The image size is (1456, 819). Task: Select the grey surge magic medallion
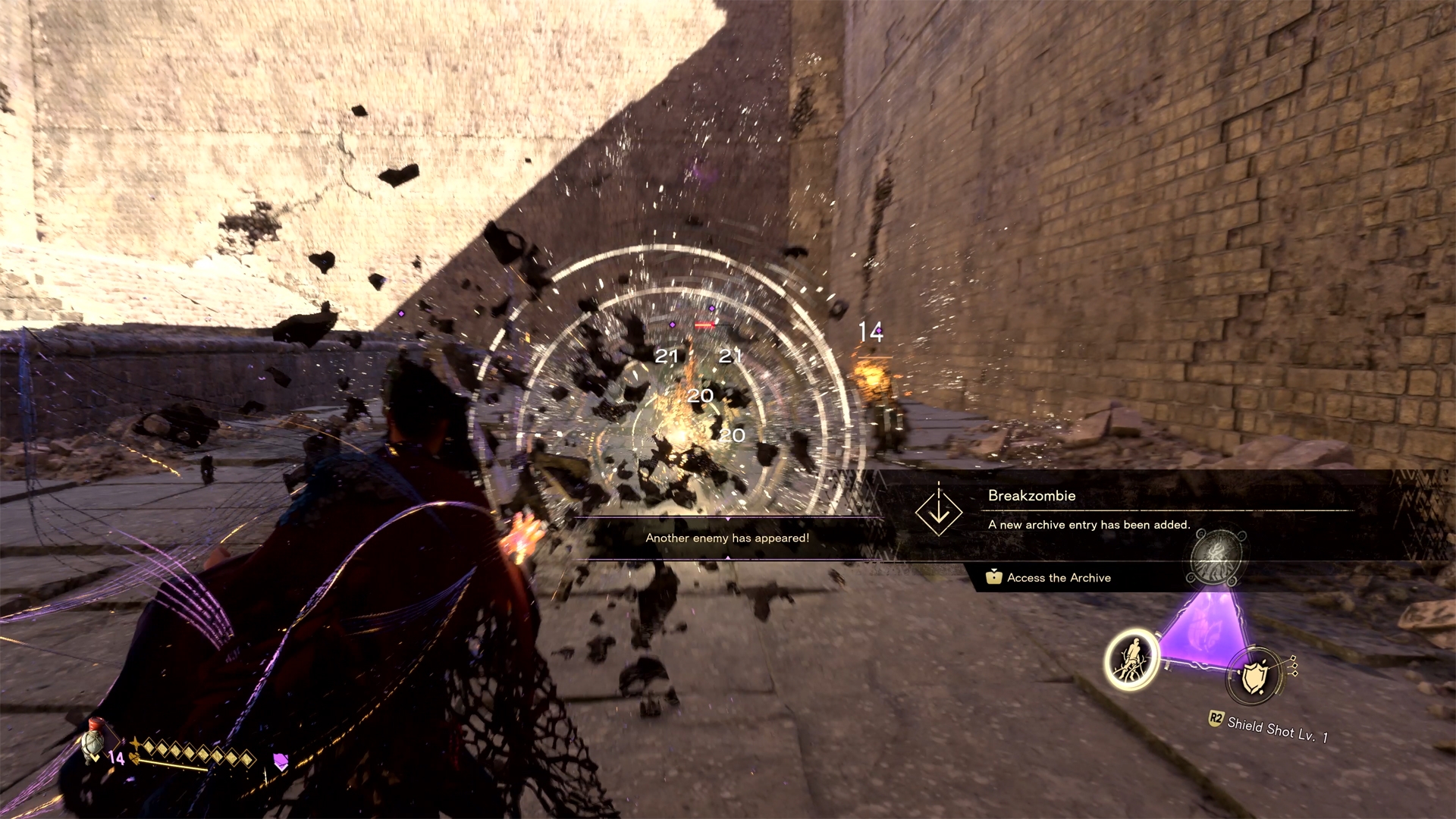[1216, 558]
